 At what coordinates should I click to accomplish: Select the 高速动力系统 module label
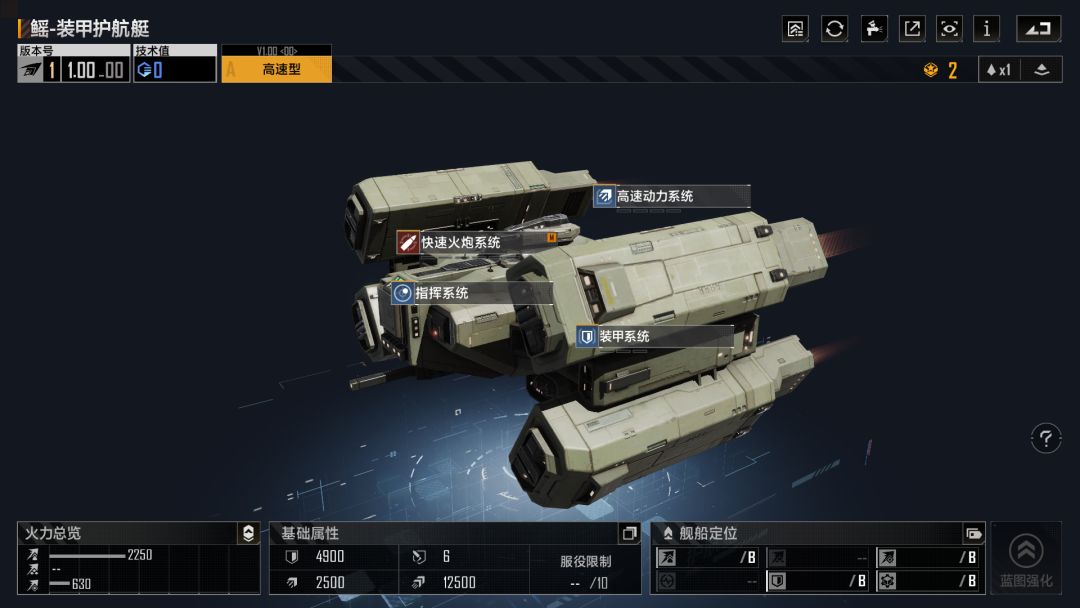pos(670,197)
